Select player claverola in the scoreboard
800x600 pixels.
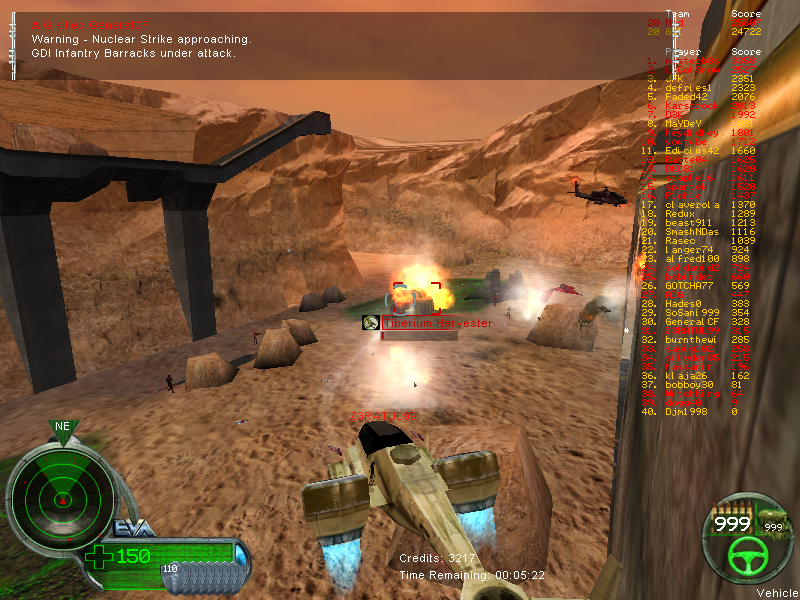point(693,205)
